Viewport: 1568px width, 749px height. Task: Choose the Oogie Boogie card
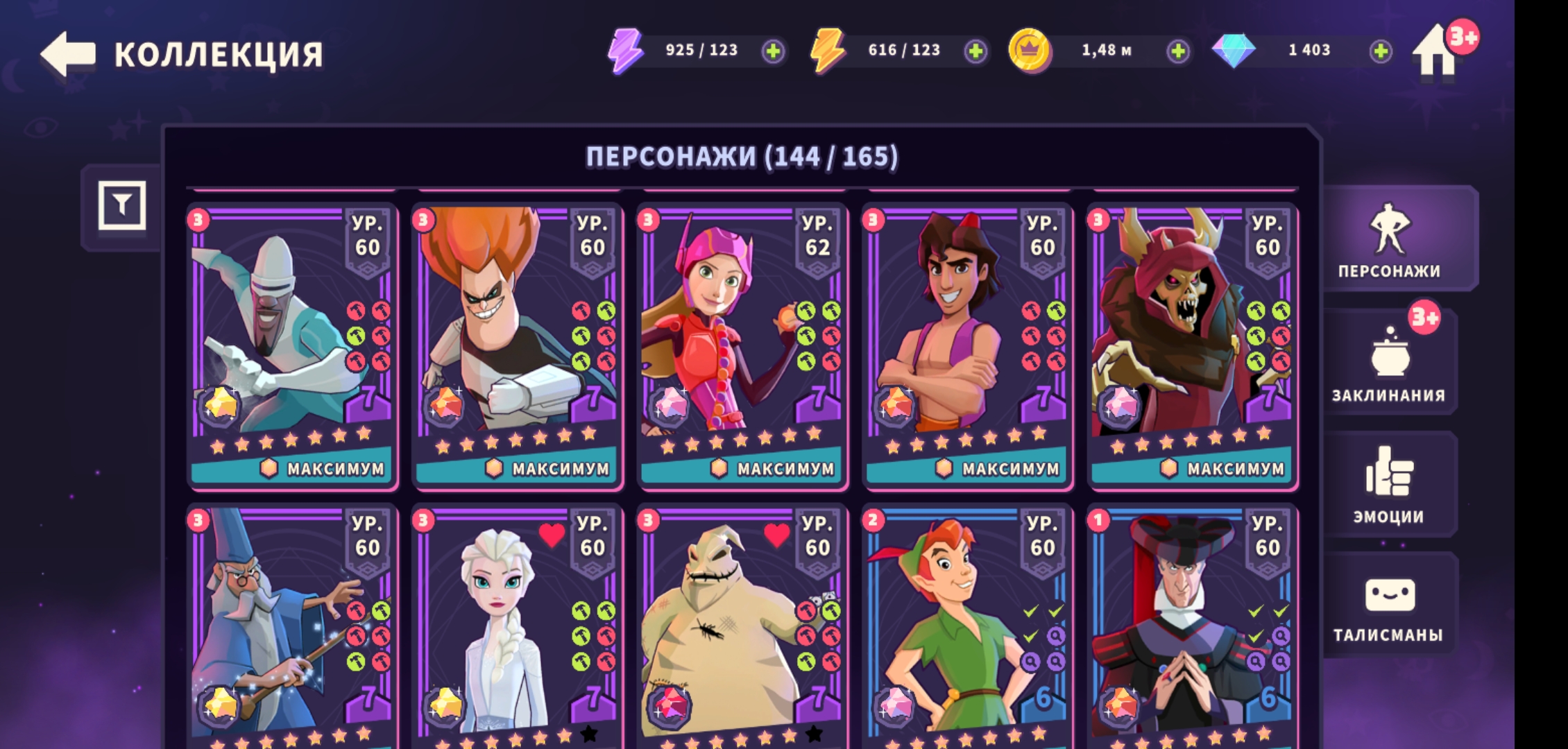click(x=742, y=624)
